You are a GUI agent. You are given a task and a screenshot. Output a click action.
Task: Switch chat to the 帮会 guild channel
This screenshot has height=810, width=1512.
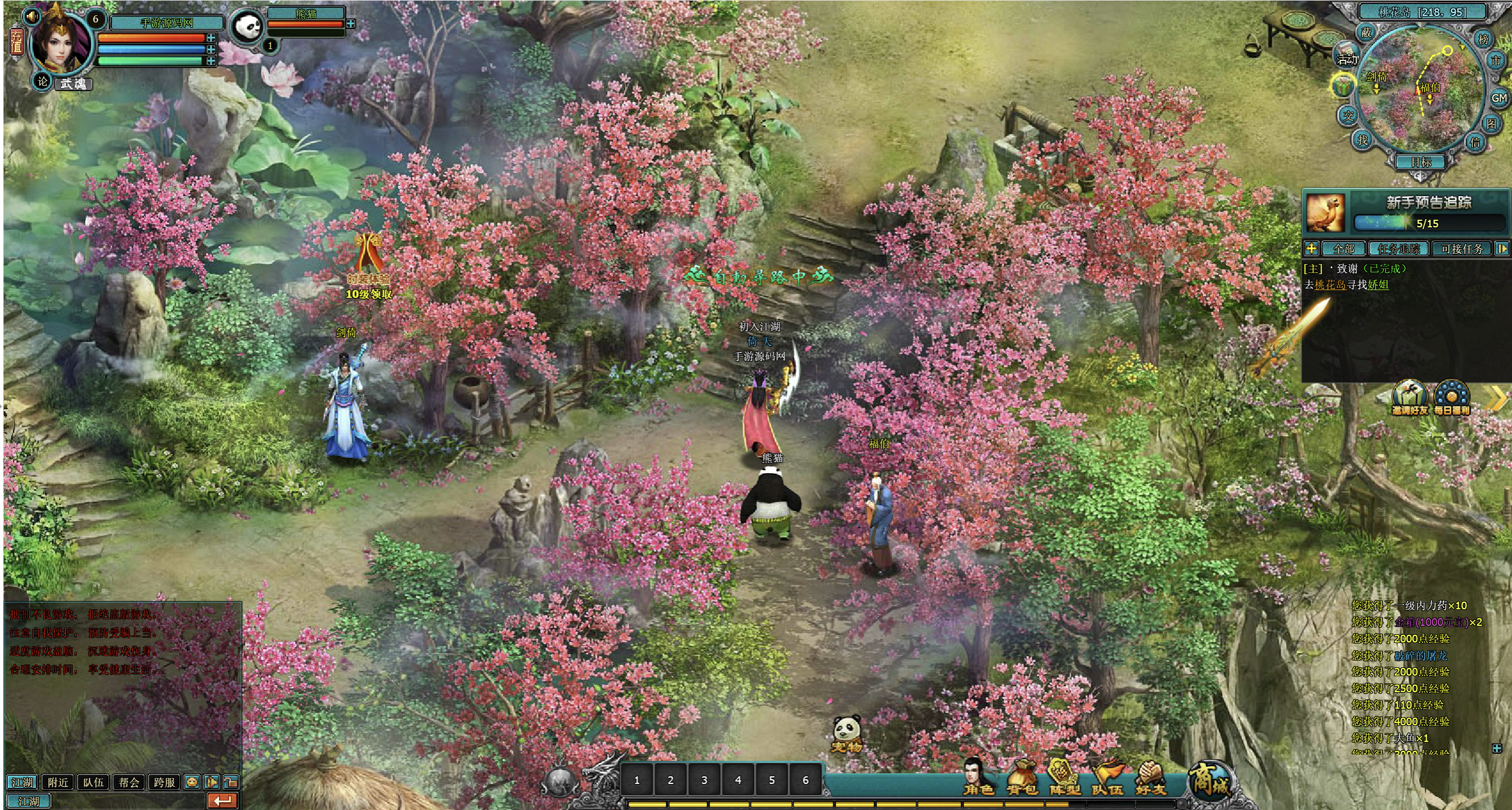(x=129, y=782)
